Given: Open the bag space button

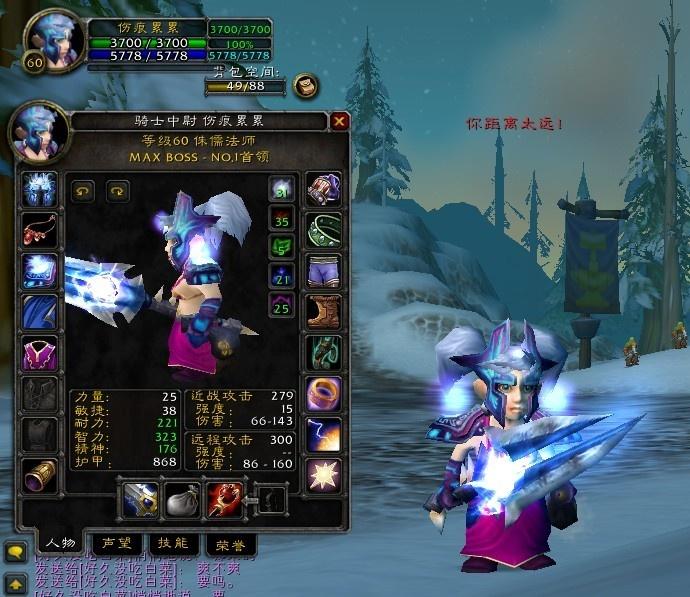Looking at the screenshot, I should pyautogui.click(x=306, y=86).
